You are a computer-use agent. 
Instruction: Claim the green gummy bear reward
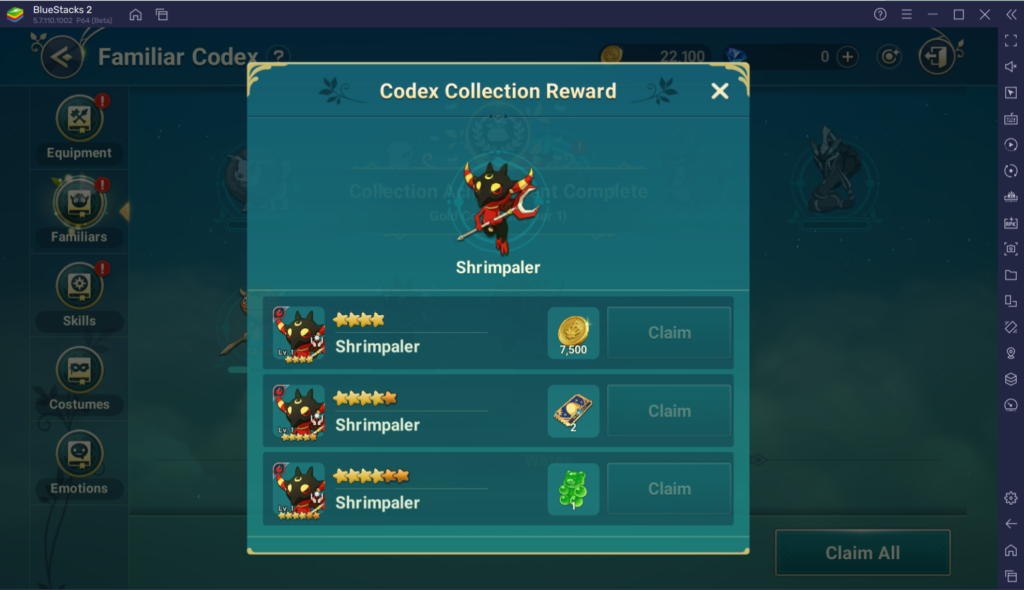coord(669,489)
